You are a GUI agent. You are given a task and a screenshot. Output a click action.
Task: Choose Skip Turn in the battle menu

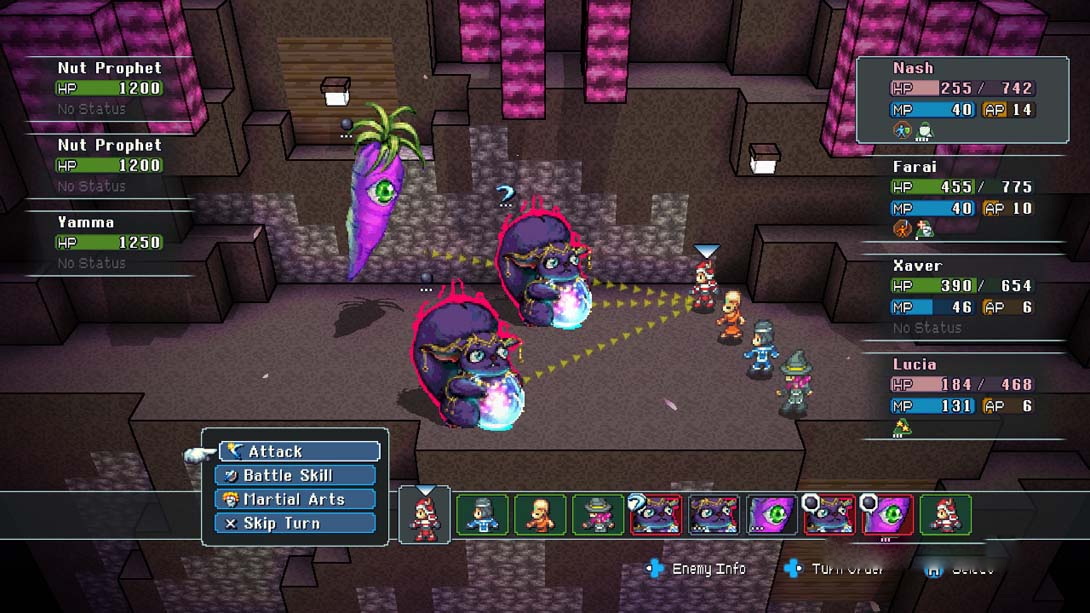(296, 523)
